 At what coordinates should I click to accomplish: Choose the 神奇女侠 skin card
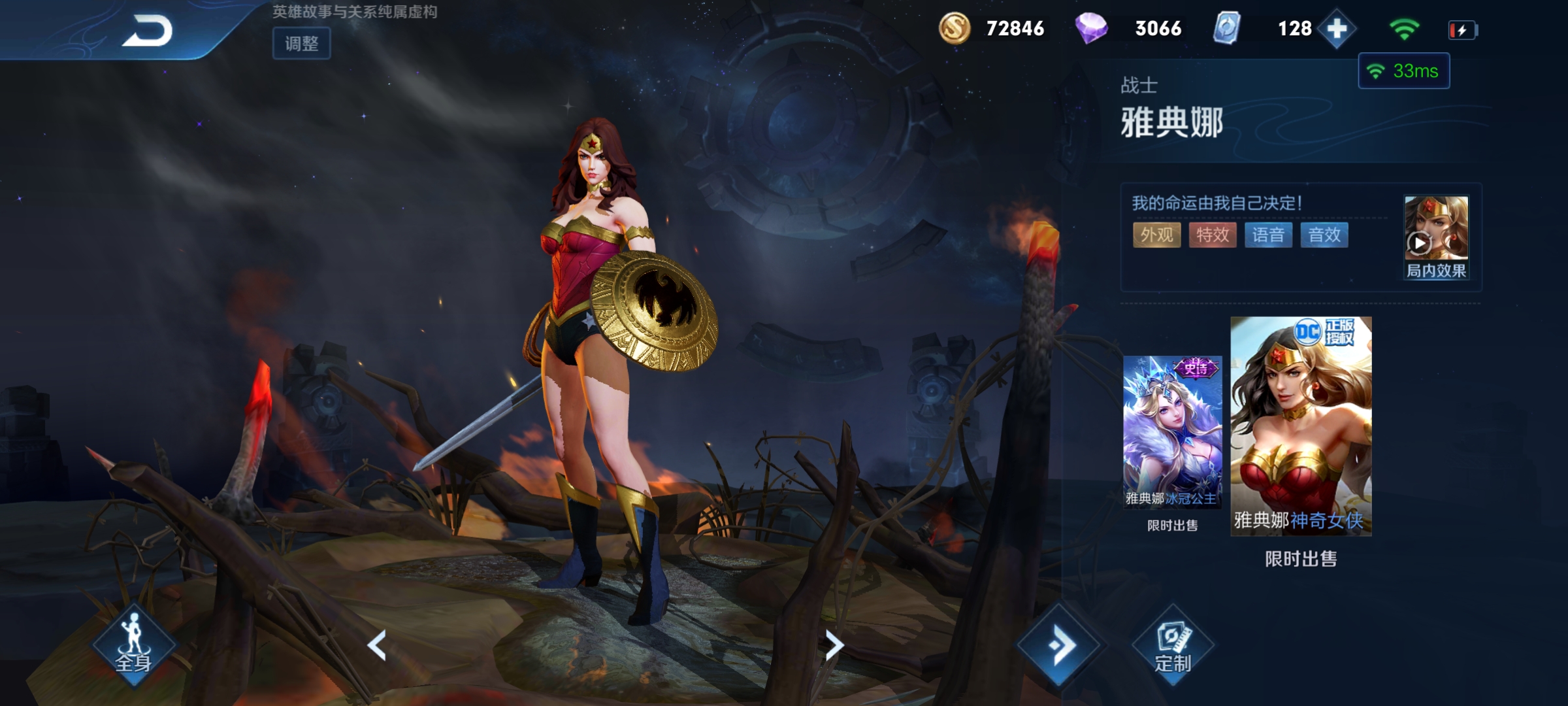pos(1301,426)
